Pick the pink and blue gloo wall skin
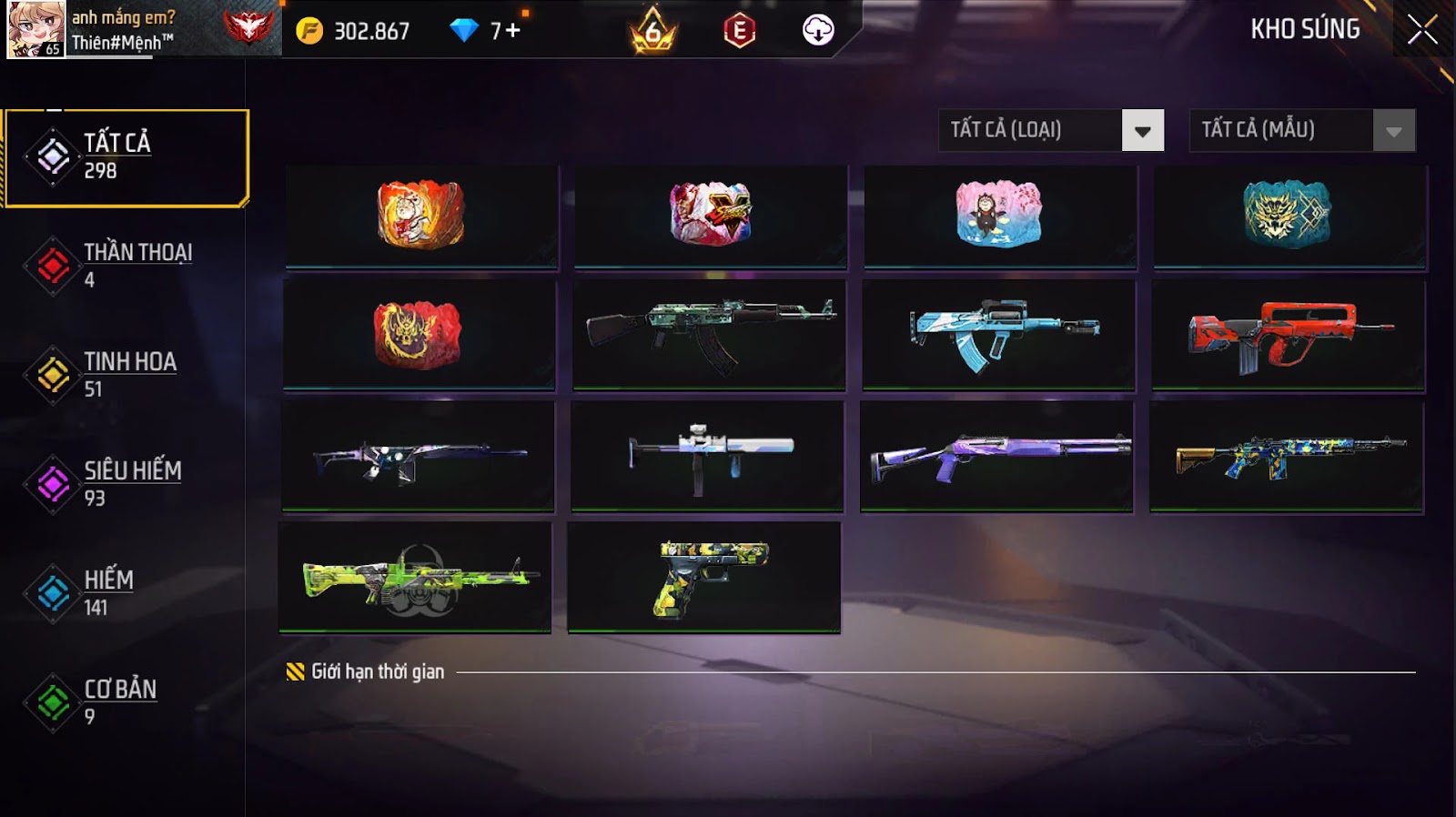Image resolution: width=1456 pixels, height=817 pixels. 999,216
